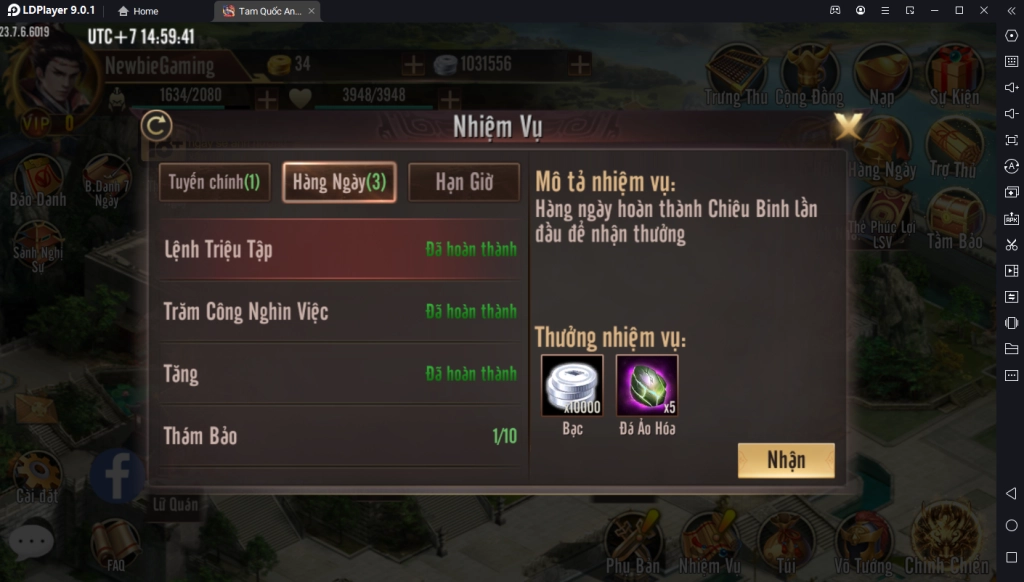Select the Lệnh Triệu Tập mission row

[x=340, y=249]
